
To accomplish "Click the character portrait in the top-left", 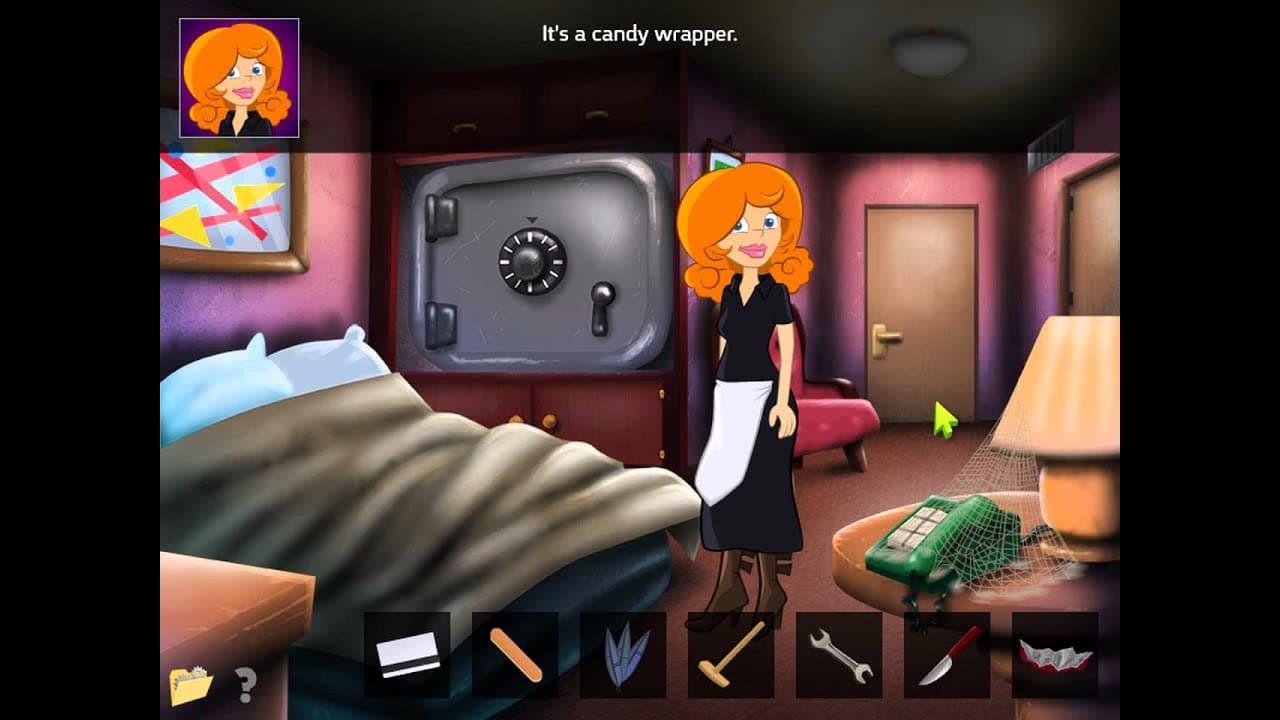I will (238, 75).
